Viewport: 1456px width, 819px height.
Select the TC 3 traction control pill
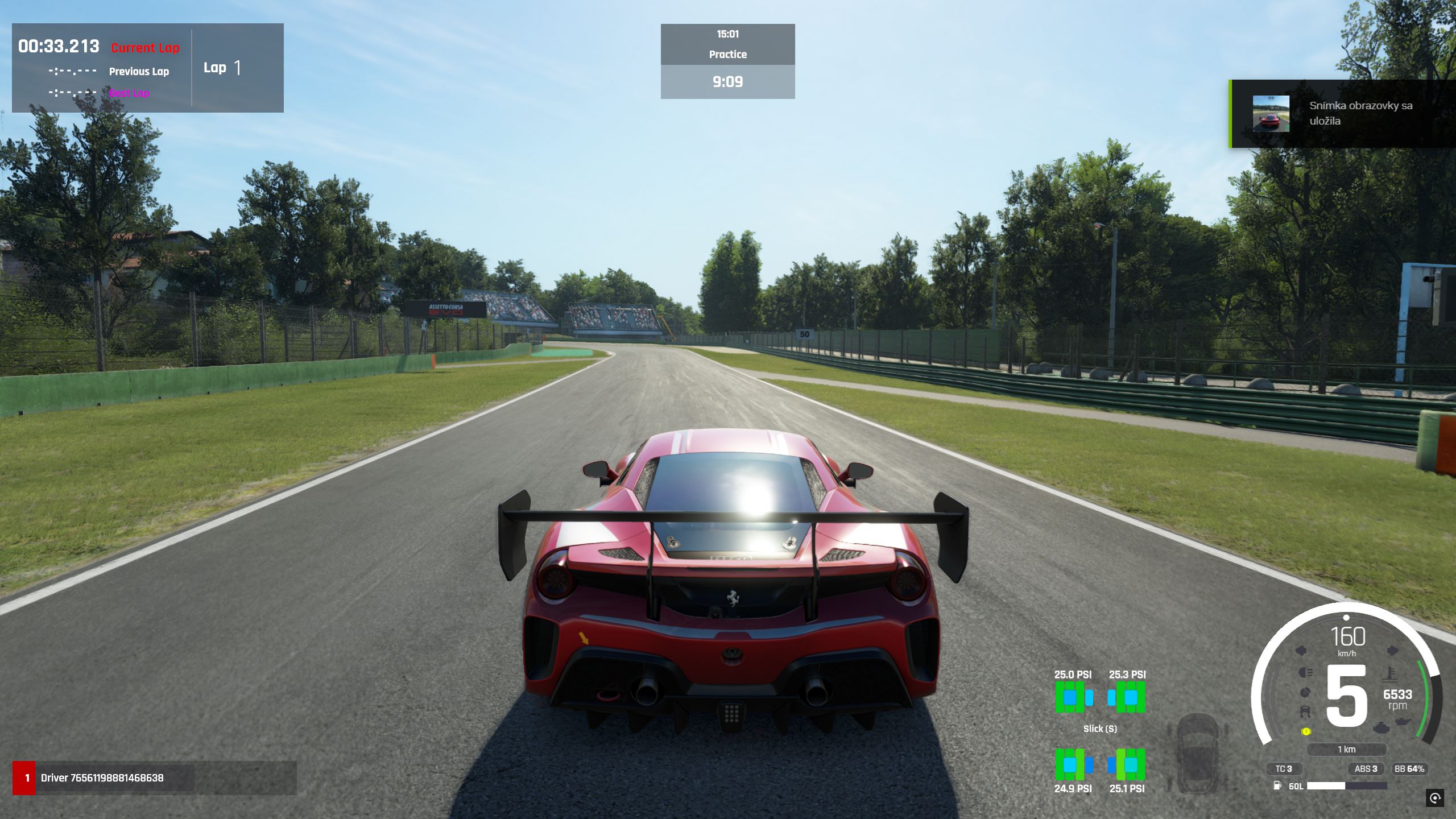(x=1284, y=768)
